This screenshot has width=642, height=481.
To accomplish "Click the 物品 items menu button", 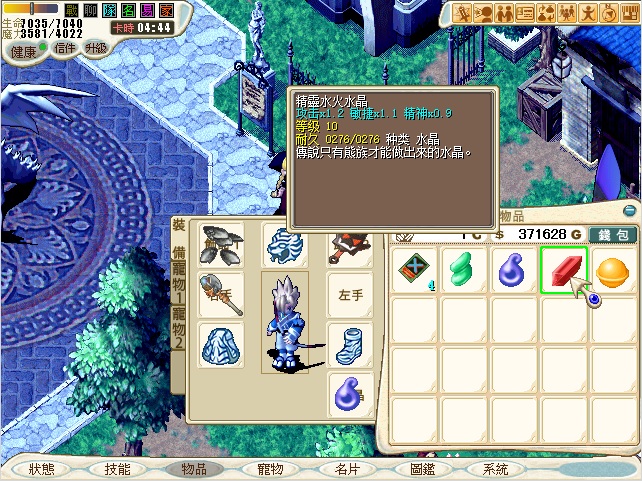I will coord(193,468).
